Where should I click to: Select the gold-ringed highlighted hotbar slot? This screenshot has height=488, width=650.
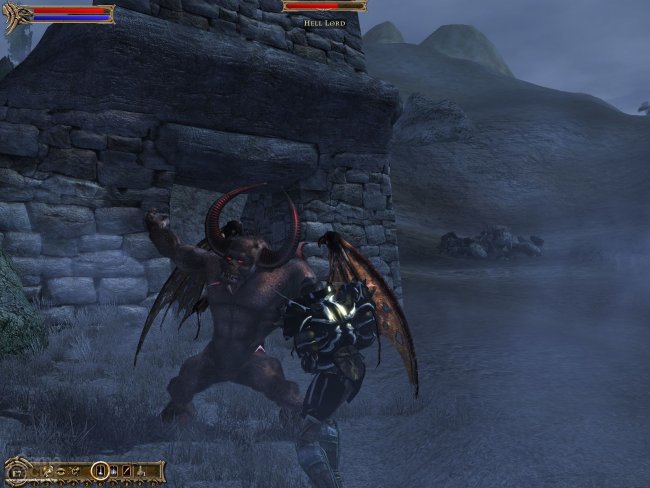tap(101, 470)
